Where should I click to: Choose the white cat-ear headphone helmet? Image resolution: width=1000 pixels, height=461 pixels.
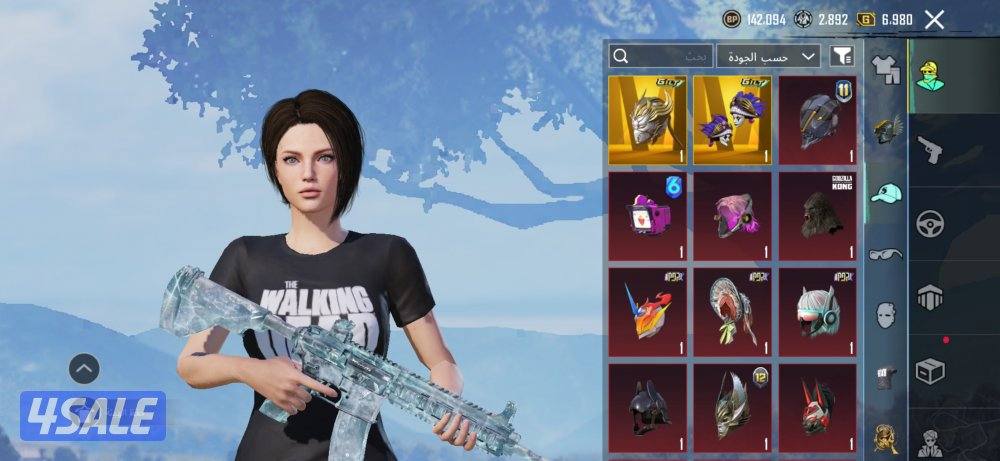tap(818, 311)
